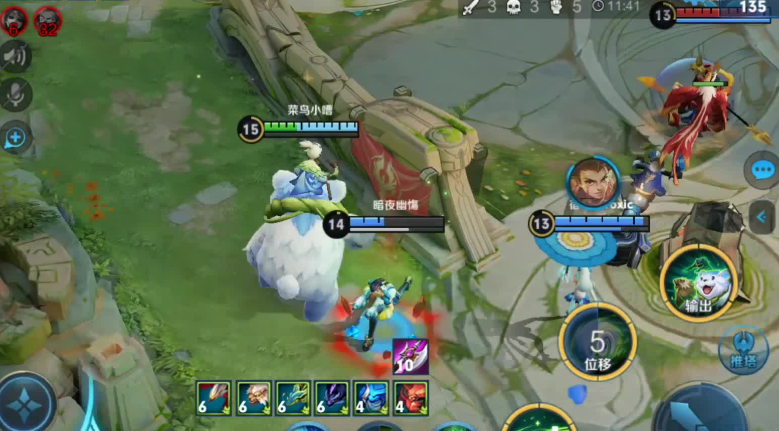This screenshot has width=779, height=431.
Task: Select the dark purple wolf buff icon
Action: point(332,397)
